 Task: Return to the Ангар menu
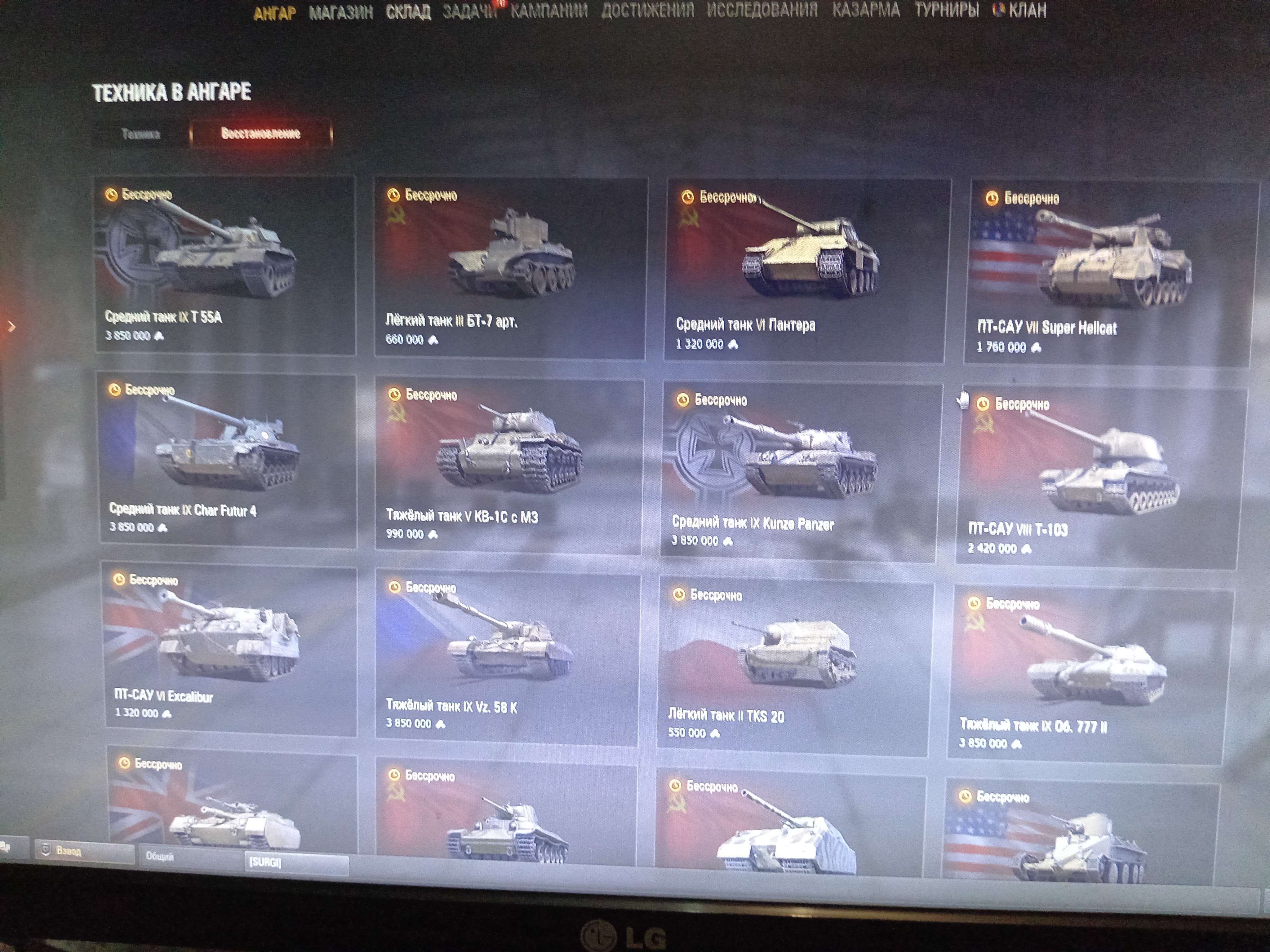tap(275, 13)
